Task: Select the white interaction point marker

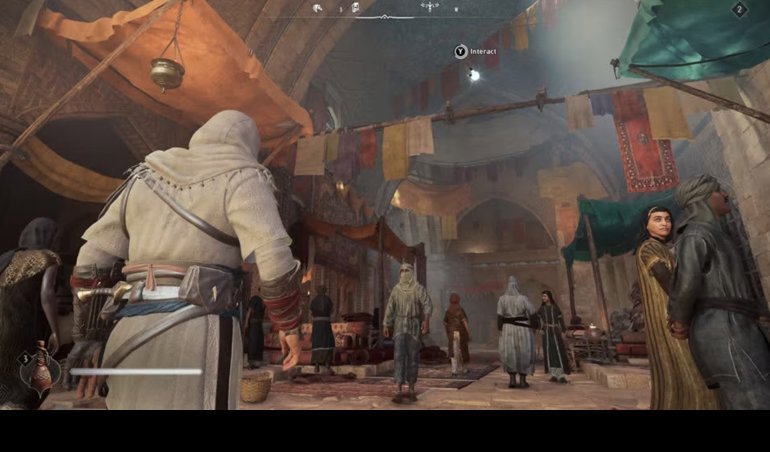Action: coord(474,74)
